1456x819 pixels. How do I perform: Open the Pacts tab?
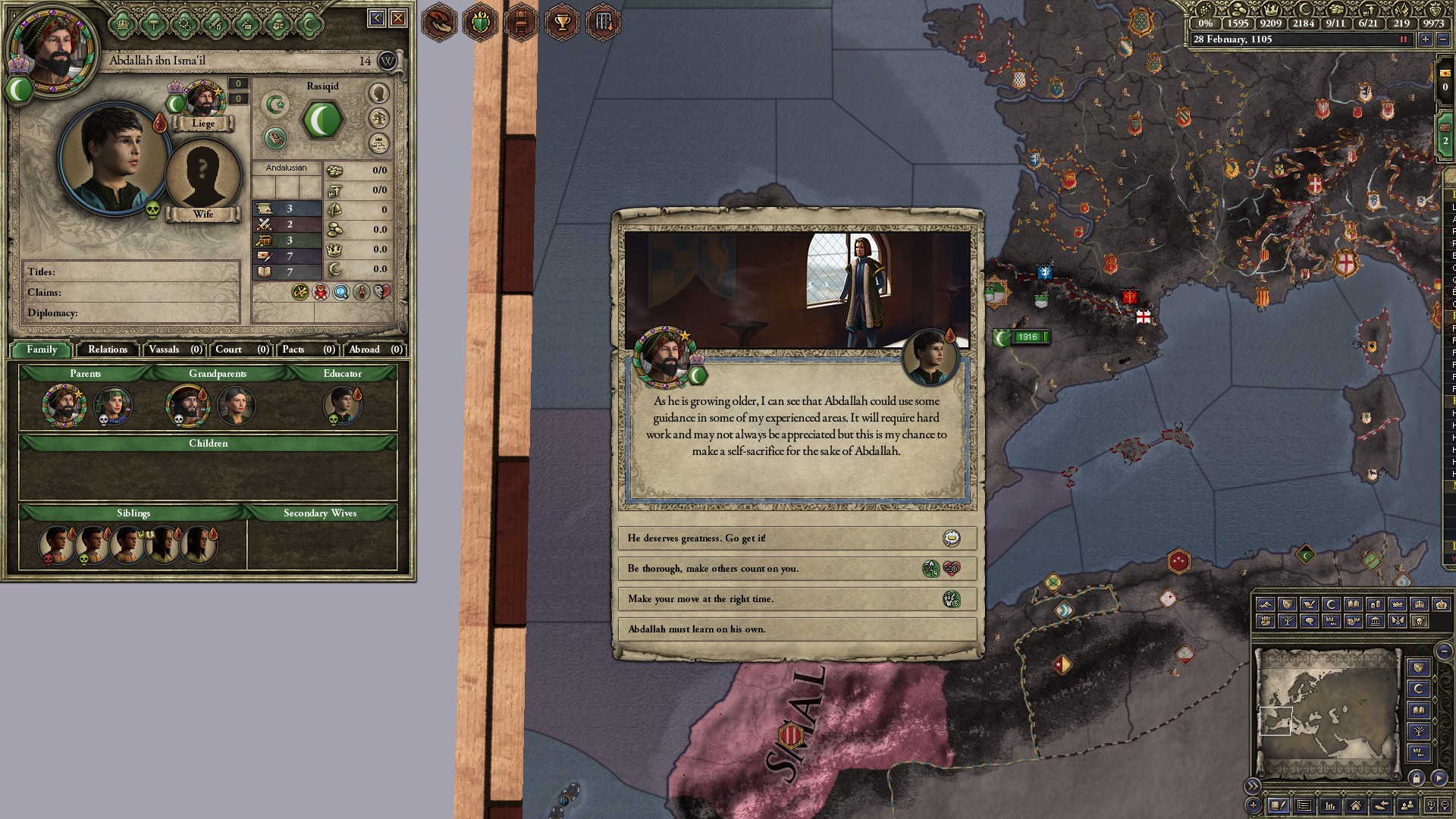coord(308,350)
